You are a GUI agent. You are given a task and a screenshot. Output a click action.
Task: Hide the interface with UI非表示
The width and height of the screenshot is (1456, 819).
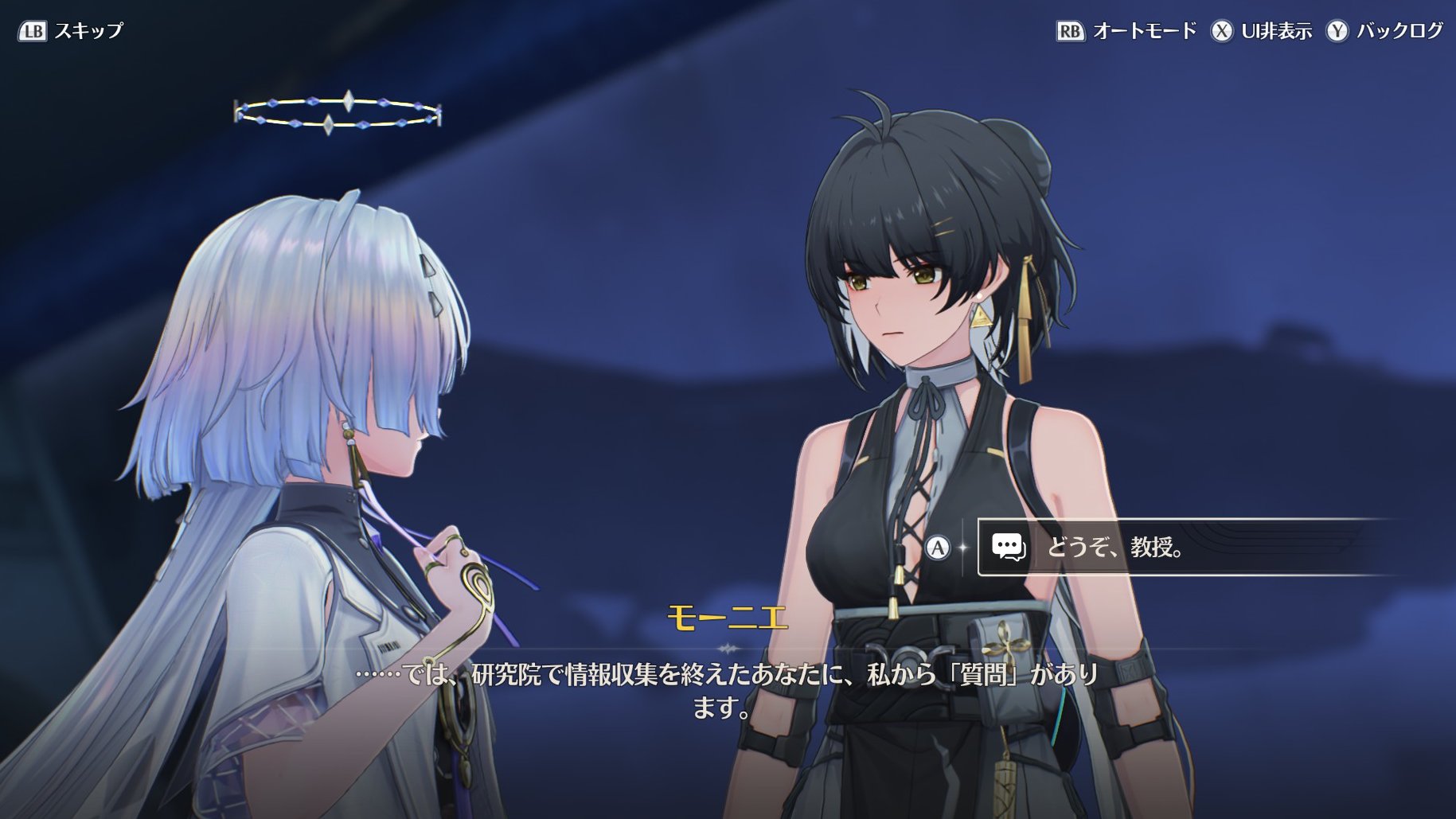[1262, 31]
